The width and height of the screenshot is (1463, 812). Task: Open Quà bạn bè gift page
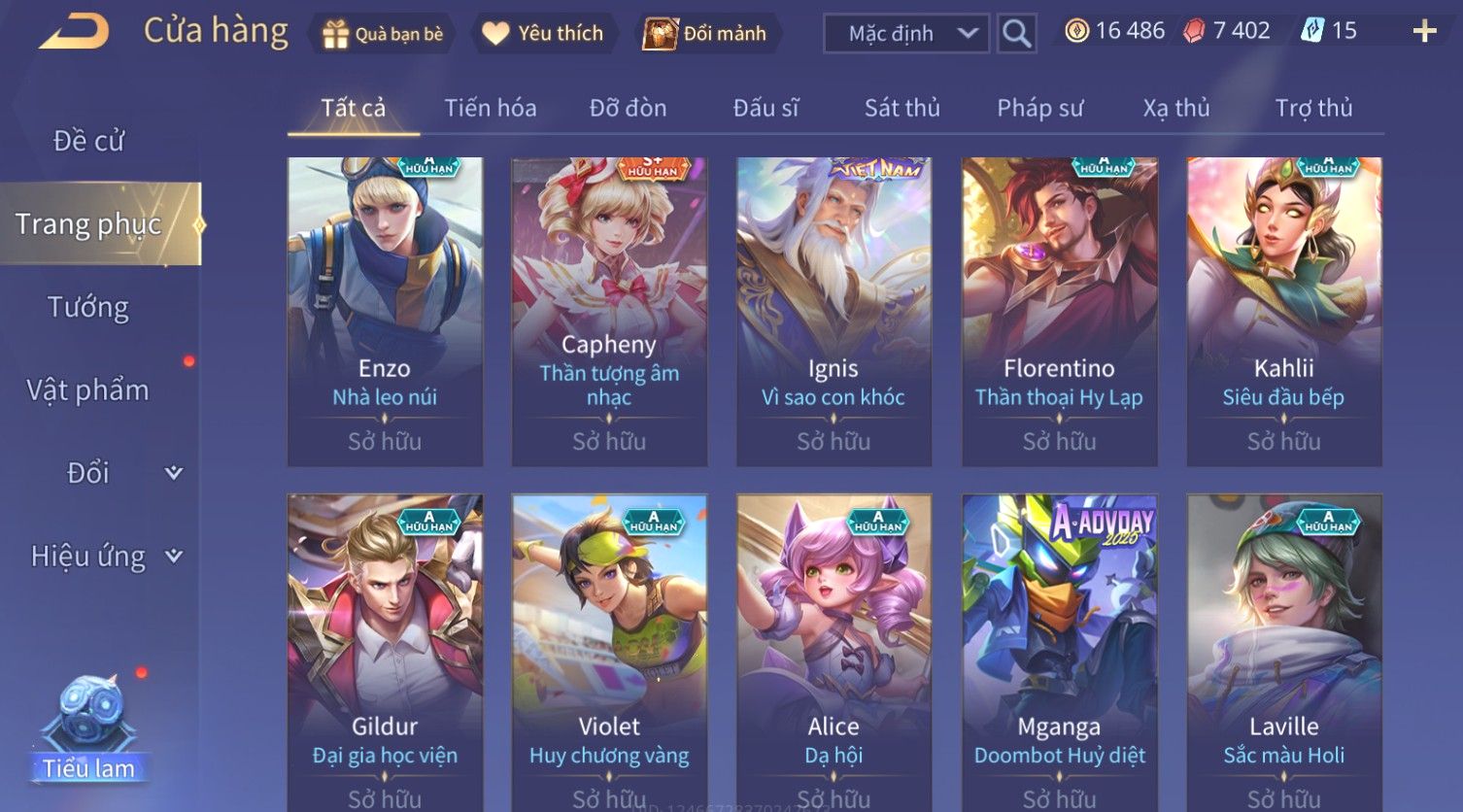coord(383,34)
